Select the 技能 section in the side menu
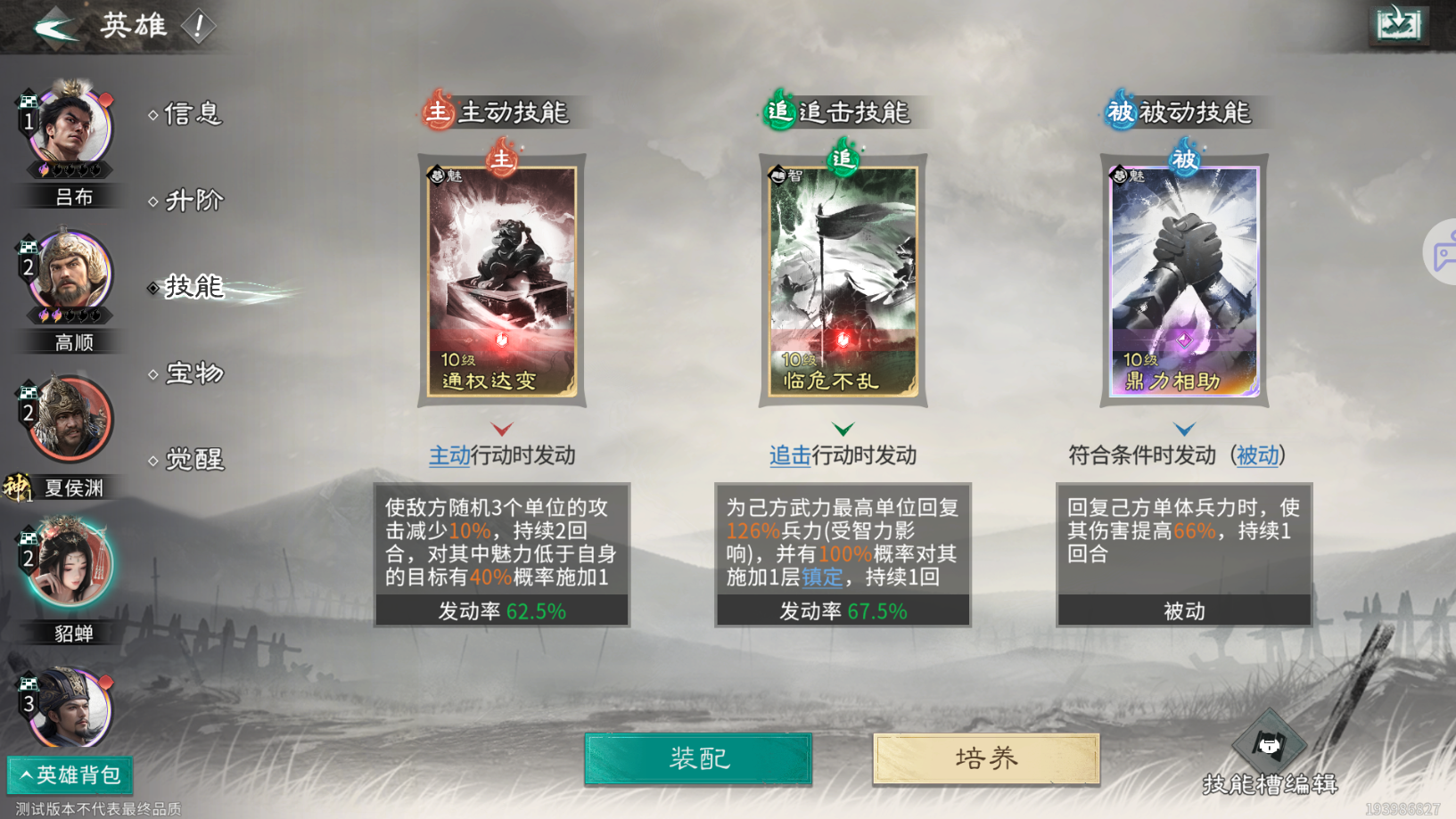The image size is (1456, 819). [x=188, y=287]
